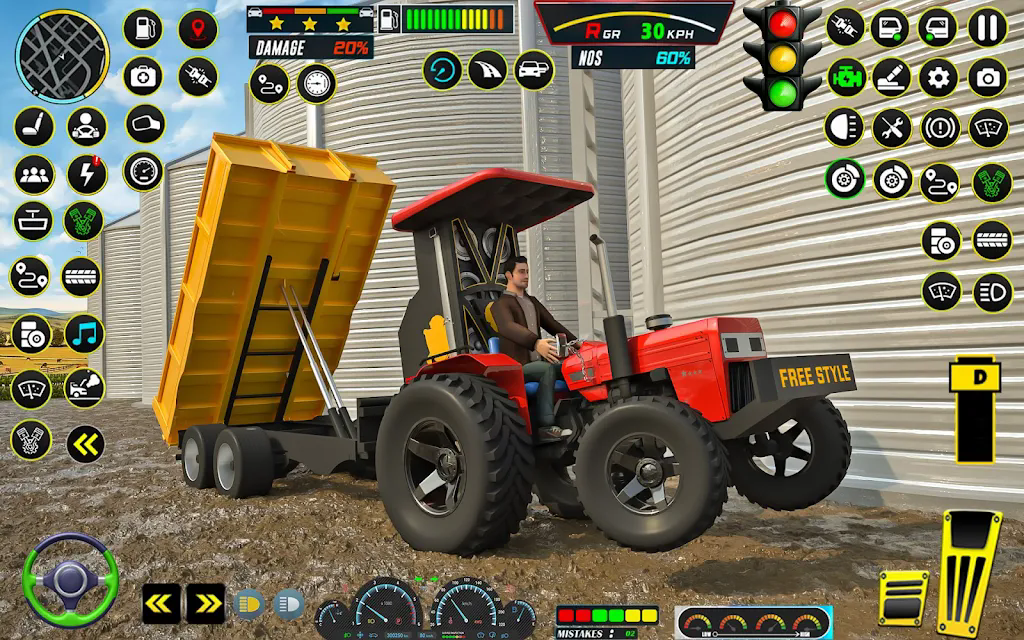The width and height of the screenshot is (1024, 640).
Task: Tap the circular city minimap
Action: tap(62, 55)
